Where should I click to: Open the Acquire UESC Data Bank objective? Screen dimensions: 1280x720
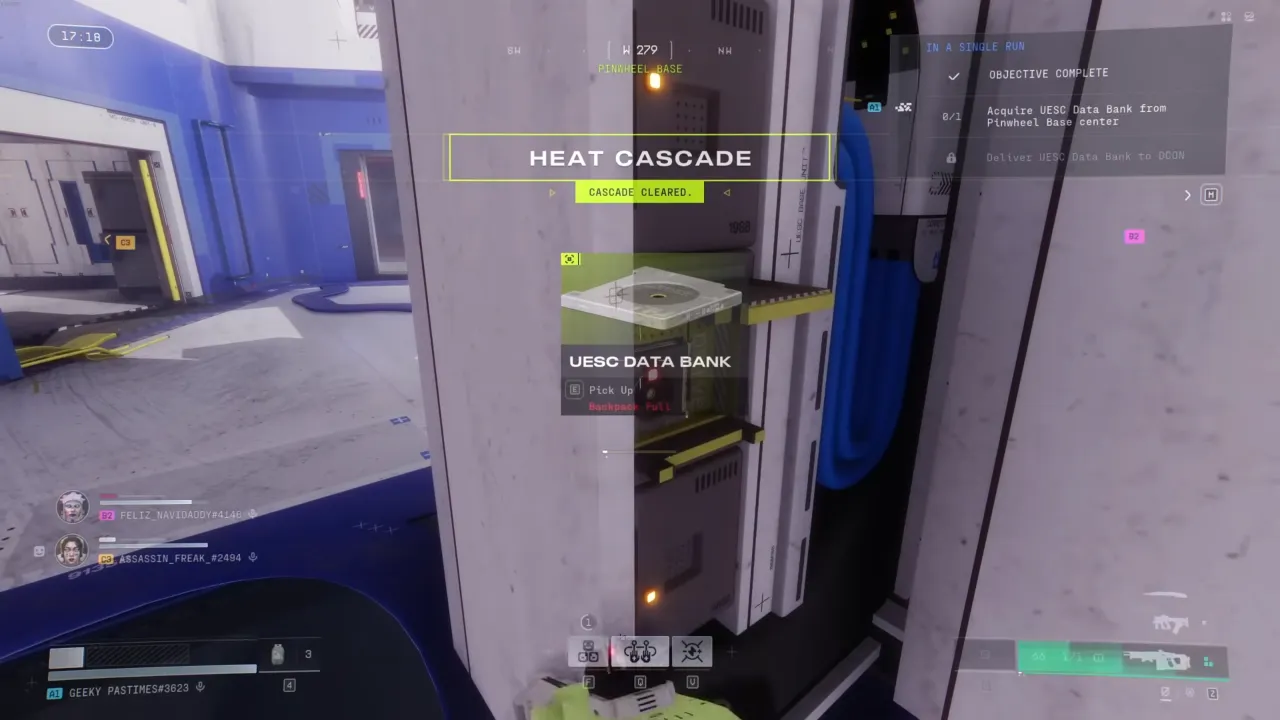[1076, 115]
